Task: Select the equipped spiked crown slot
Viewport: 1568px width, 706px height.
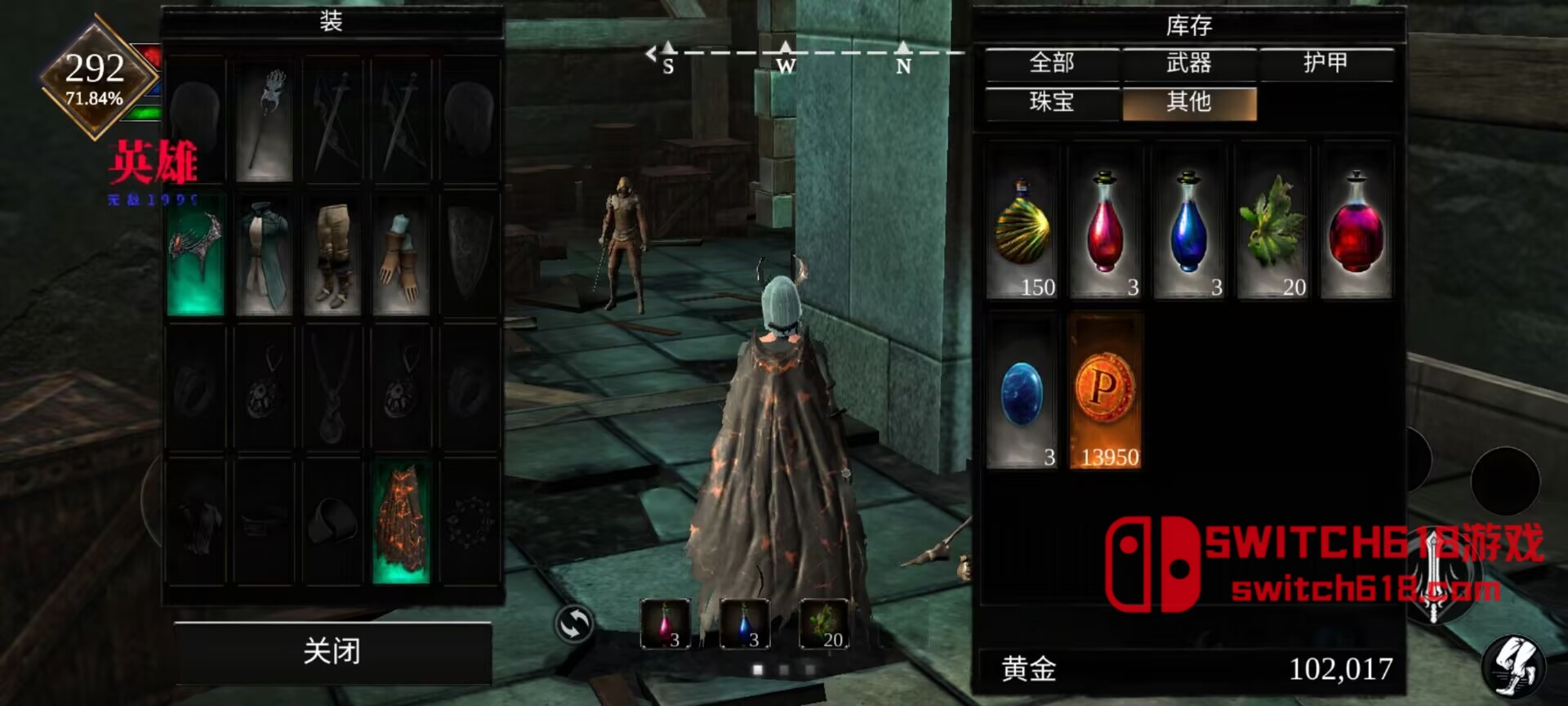Action: point(196,255)
